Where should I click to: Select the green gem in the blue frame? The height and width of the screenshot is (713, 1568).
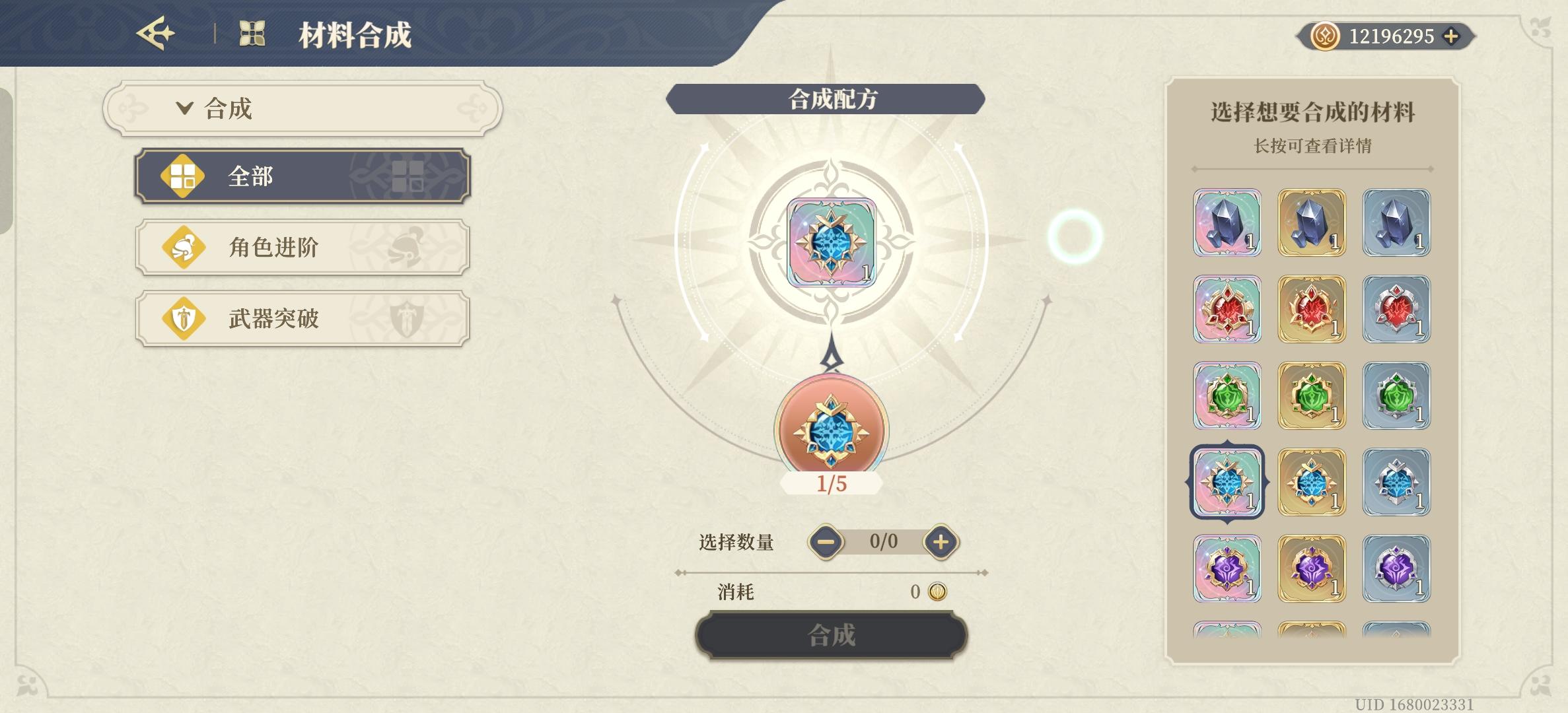(1396, 396)
